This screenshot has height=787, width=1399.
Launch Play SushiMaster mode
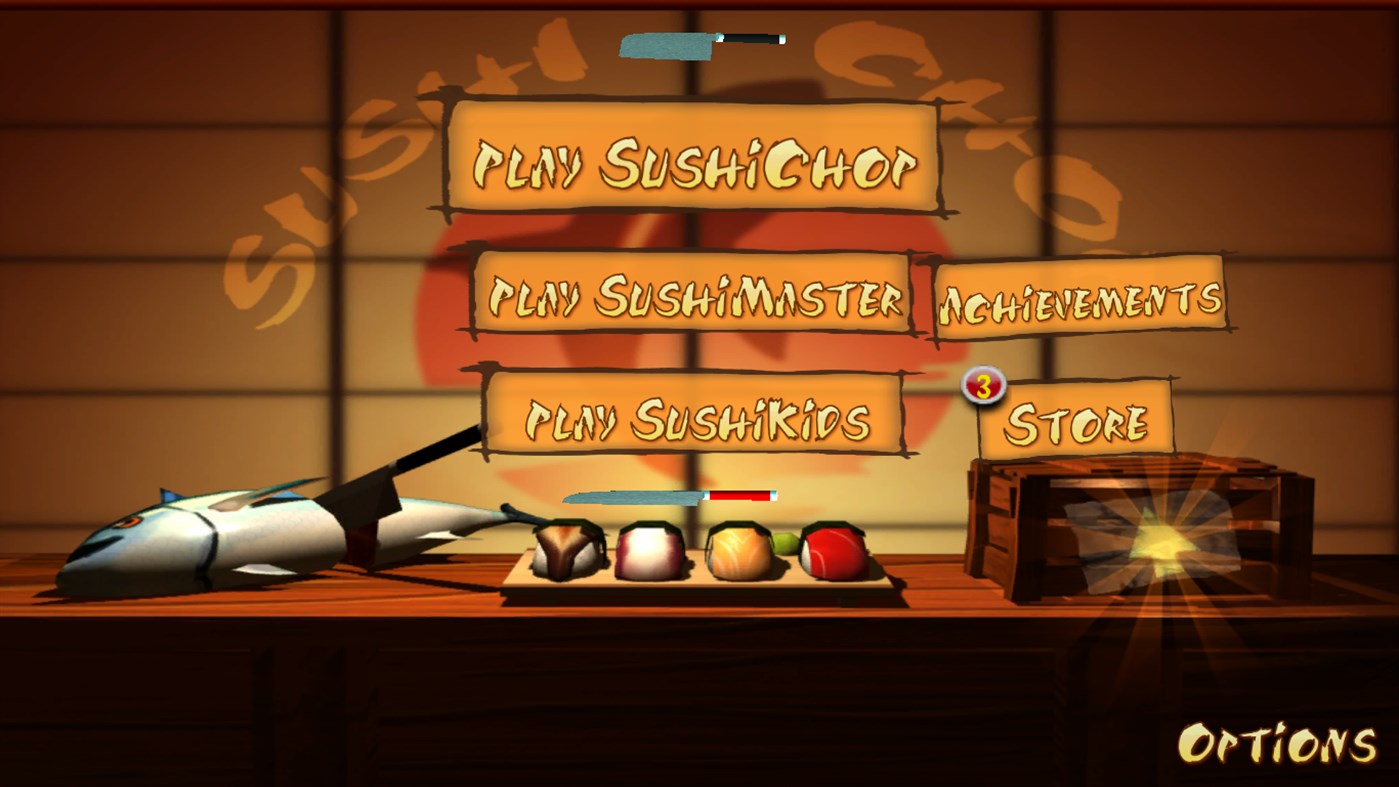tap(695, 295)
